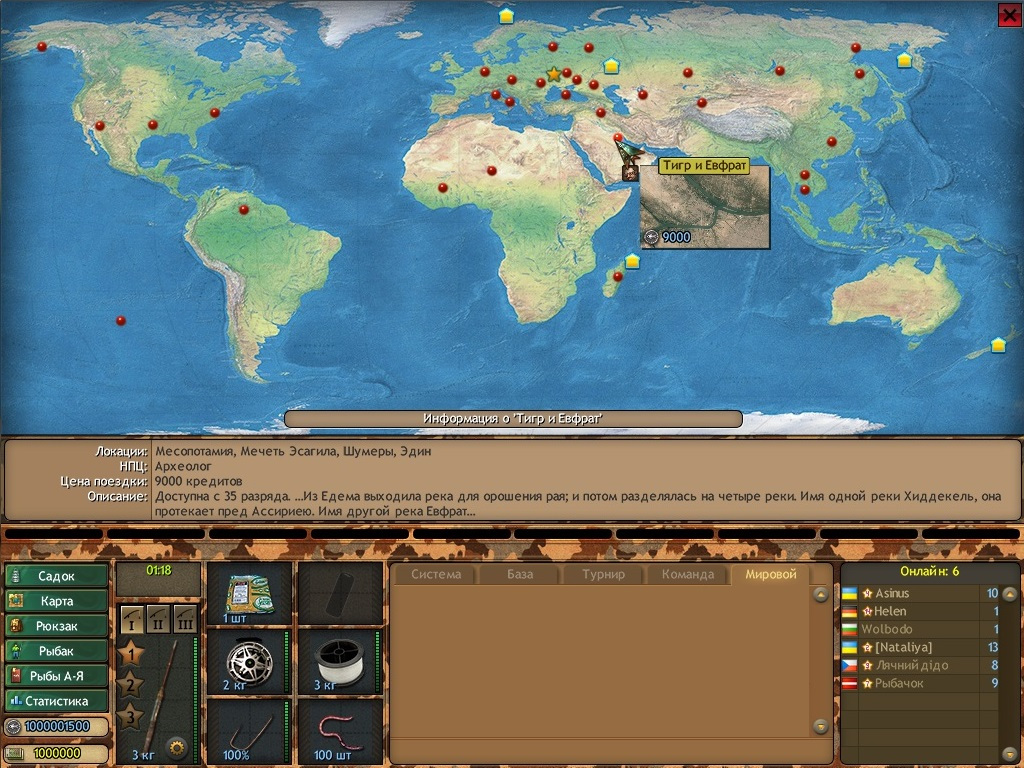The width and height of the screenshot is (1024, 768).
Task: Select the worm bait slot
Action: [340, 730]
